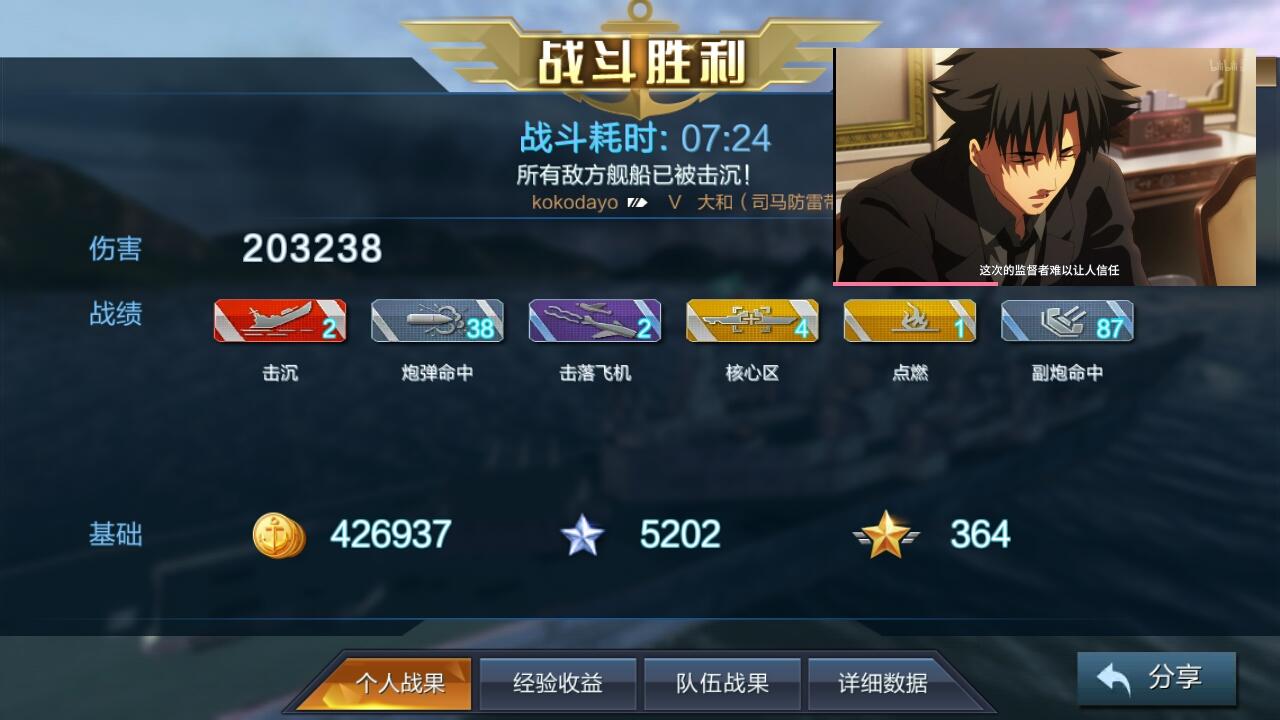Click the 副炮命中 secondary hits icon
Viewport: 1280px width, 720px height.
tap(1065, 321)
